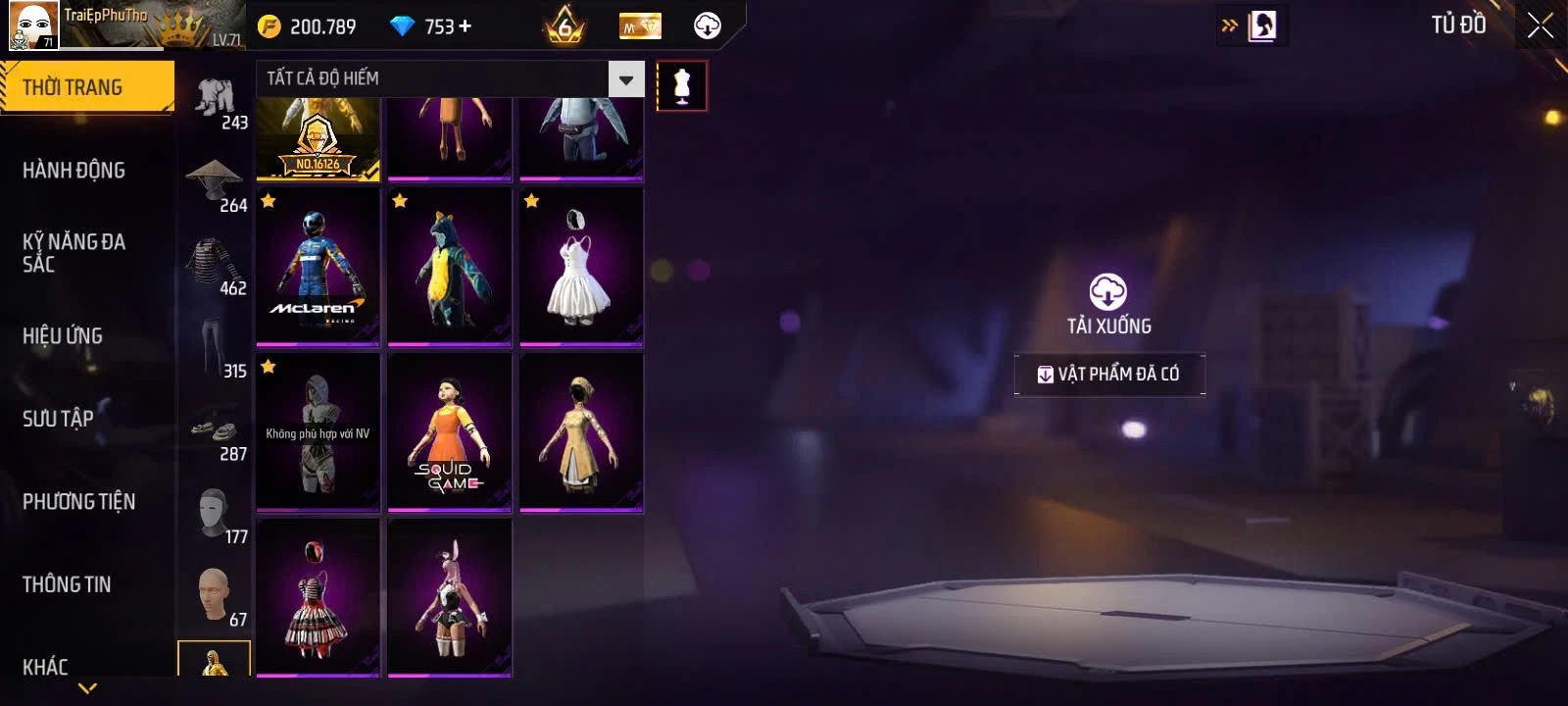Tap the TẢI XUỐNG download icon
1568x706 pixels.
click(x=1108, y=293)
